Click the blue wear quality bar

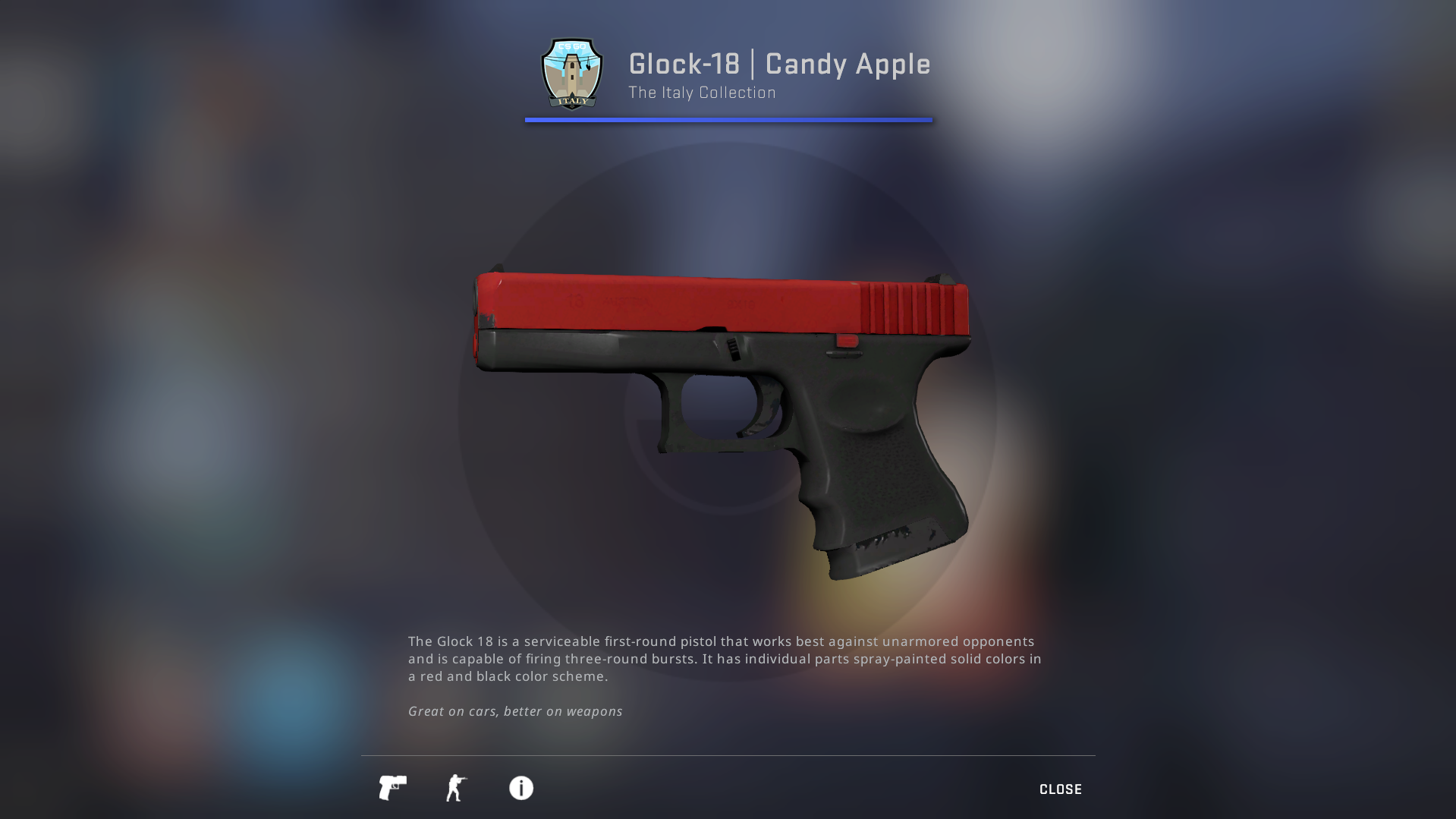pos(728,118)
